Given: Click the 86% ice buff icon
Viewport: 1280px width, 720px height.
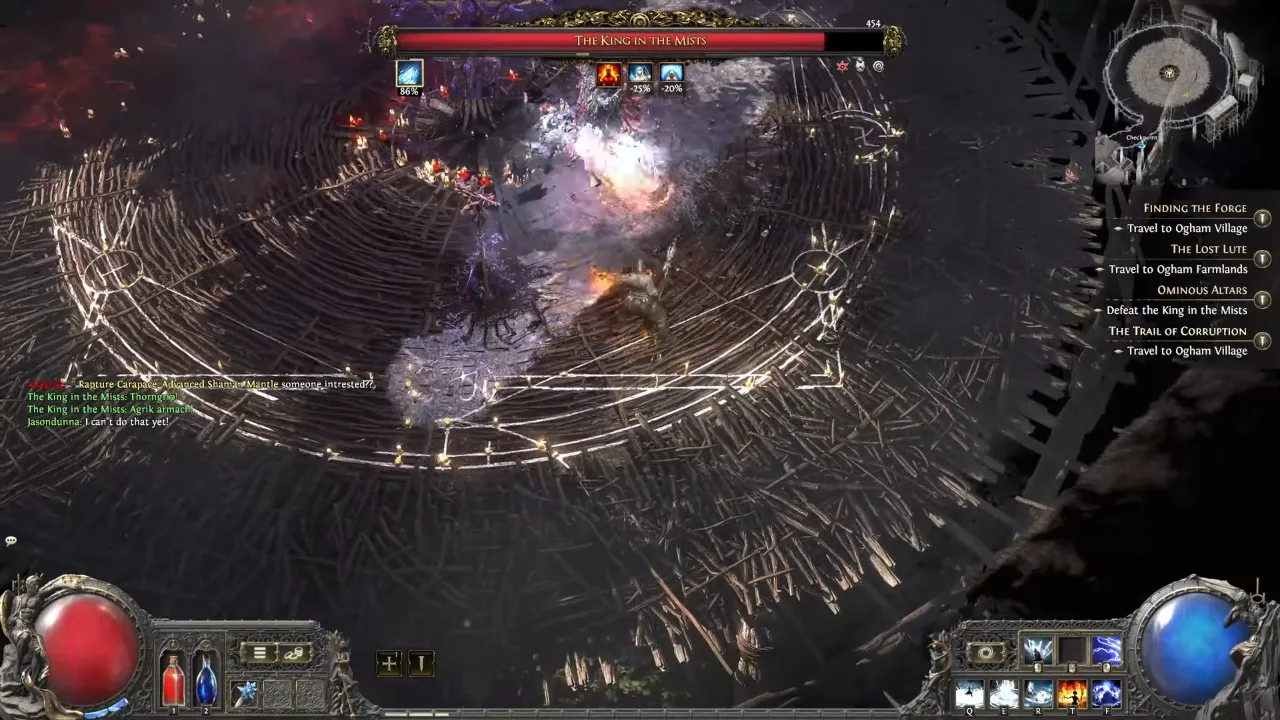Looking at the screenshot, I should point(409,73).
